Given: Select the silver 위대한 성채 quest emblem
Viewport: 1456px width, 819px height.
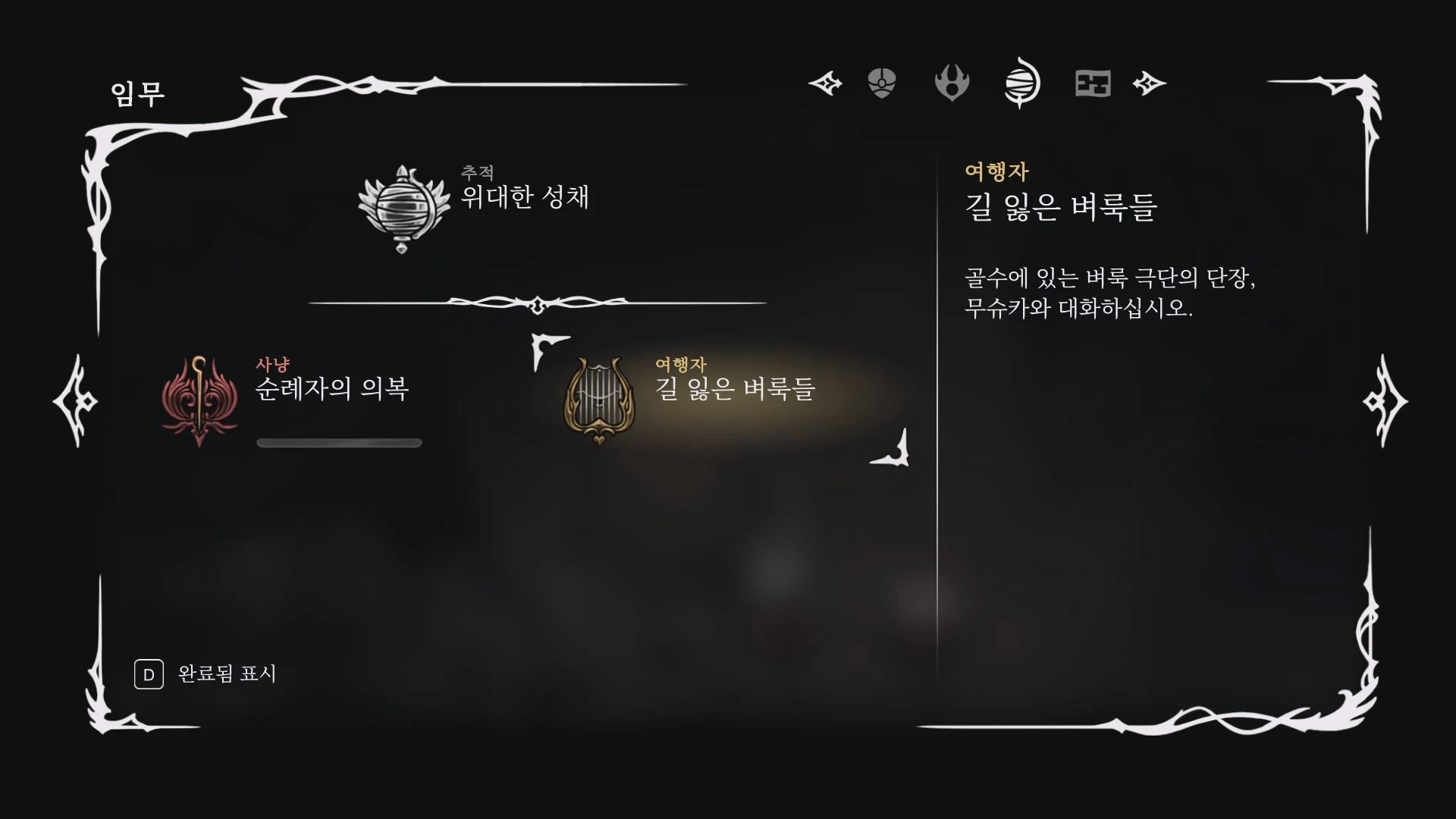Looking at the screenshot, I should [402, 206].
